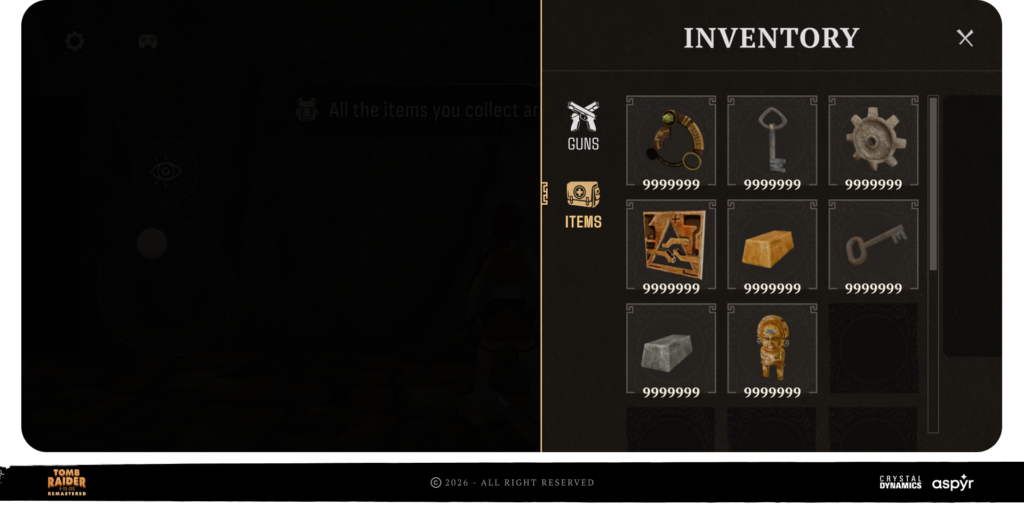Click the Tomb Raider Remastered logo

tap(67, 482)
